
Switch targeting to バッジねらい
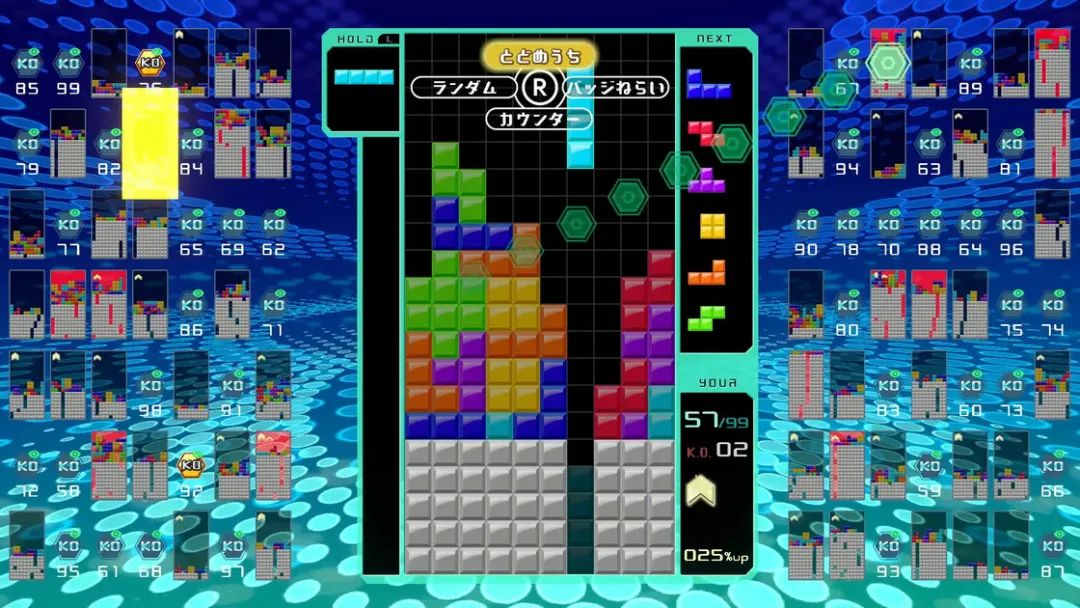(x=615, y=88)
